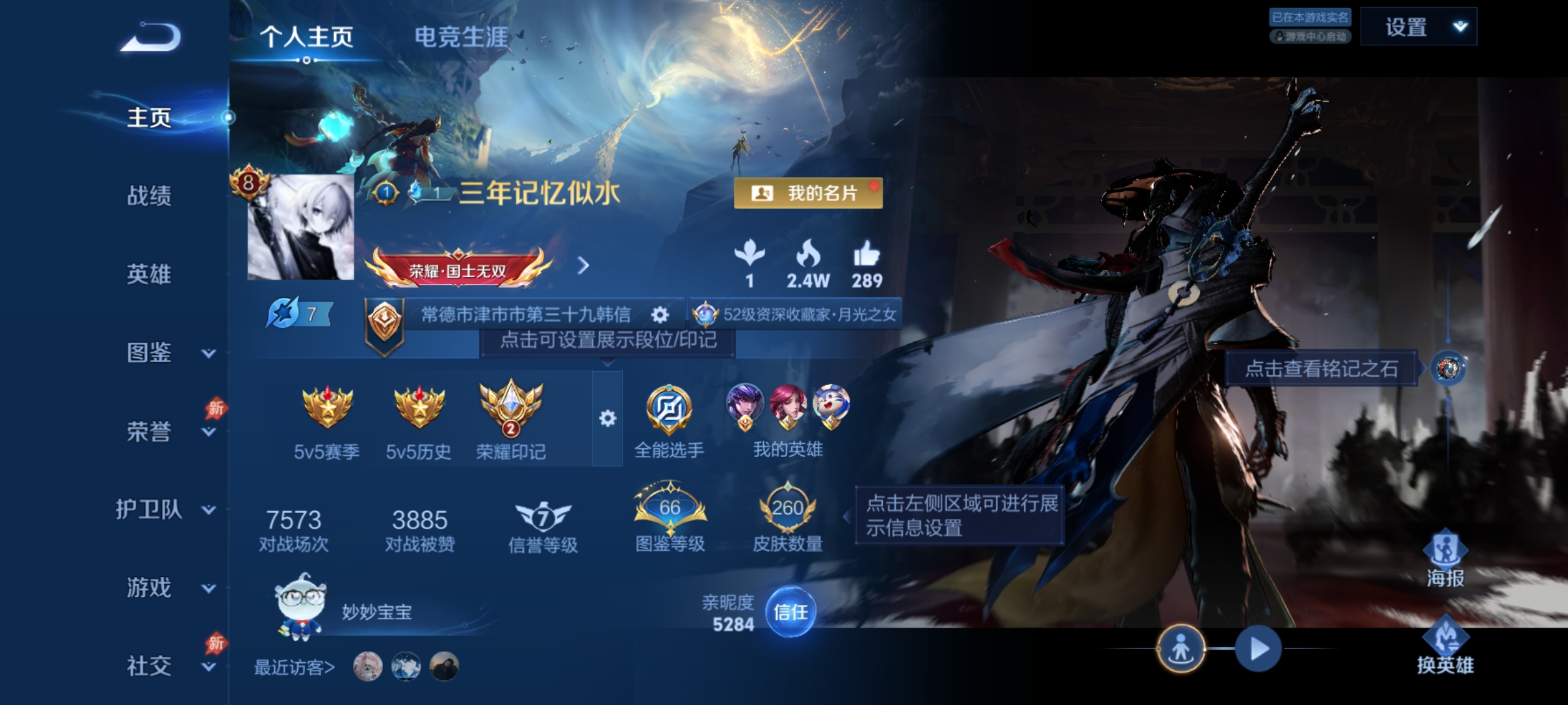Viewport: 1568px width, 705px height.
Task: Select the 全能选手 badge icon
Action: click(671, 410)
